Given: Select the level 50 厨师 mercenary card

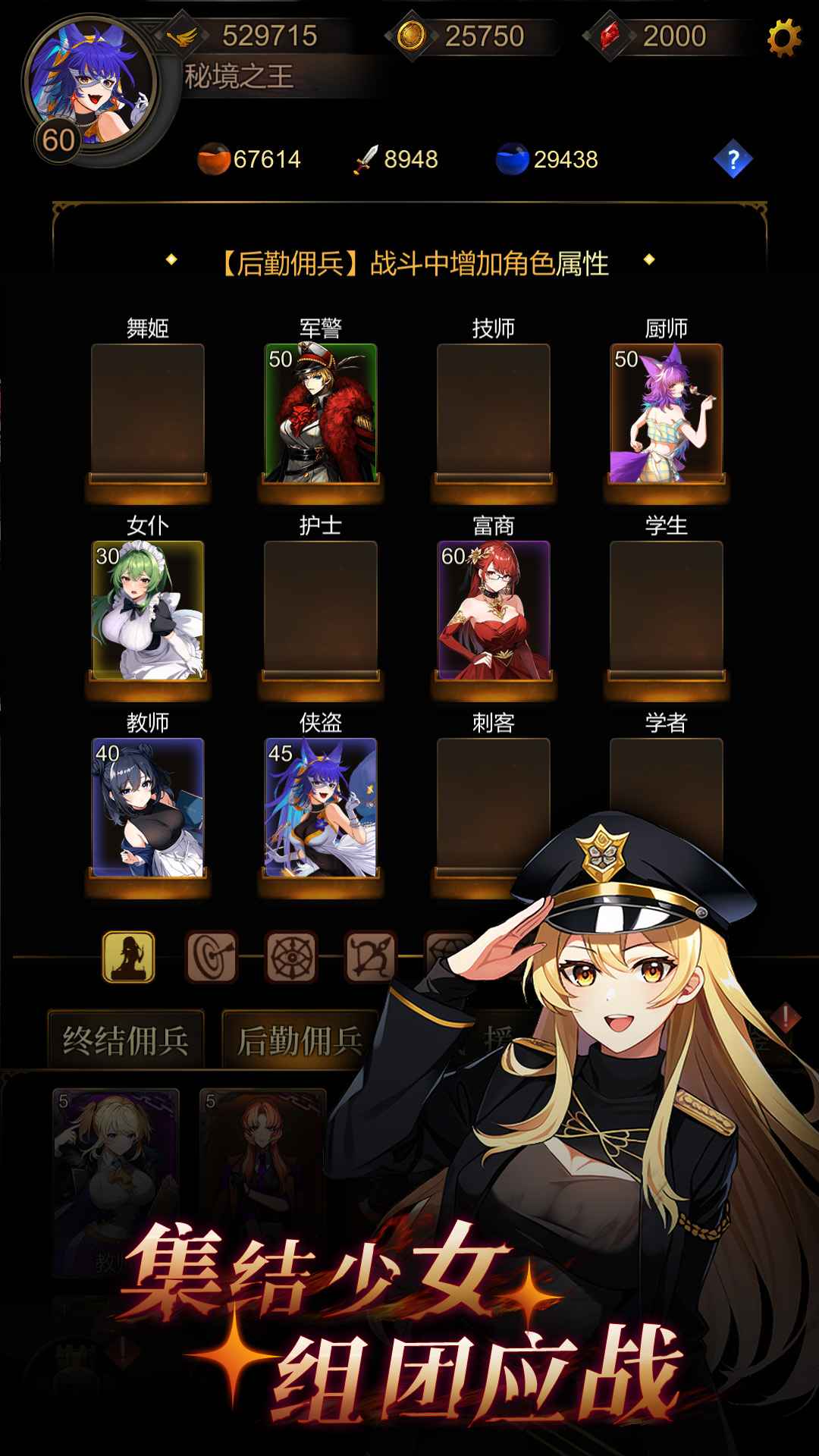Looking at the screenshot, I should tap(666, 413).
